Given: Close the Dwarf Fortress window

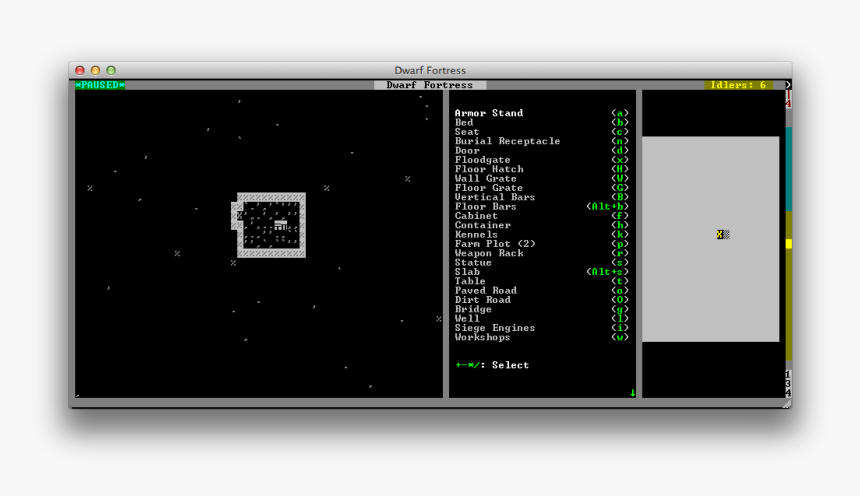Looking at the screenshot, I should pyautogui.click(x=80, y=70).
